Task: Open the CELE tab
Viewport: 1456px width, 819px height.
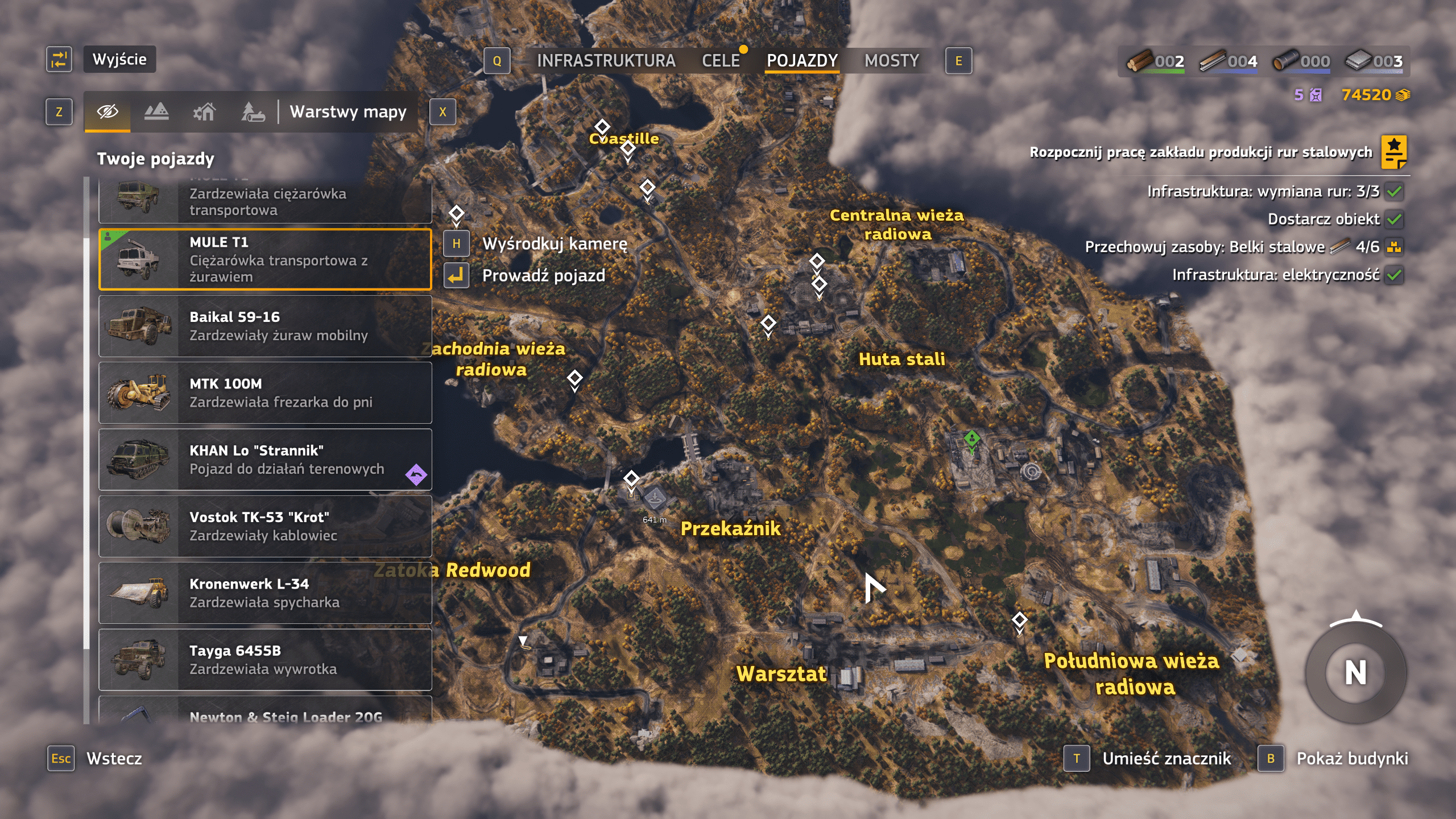Action: (x=721, y=61)
